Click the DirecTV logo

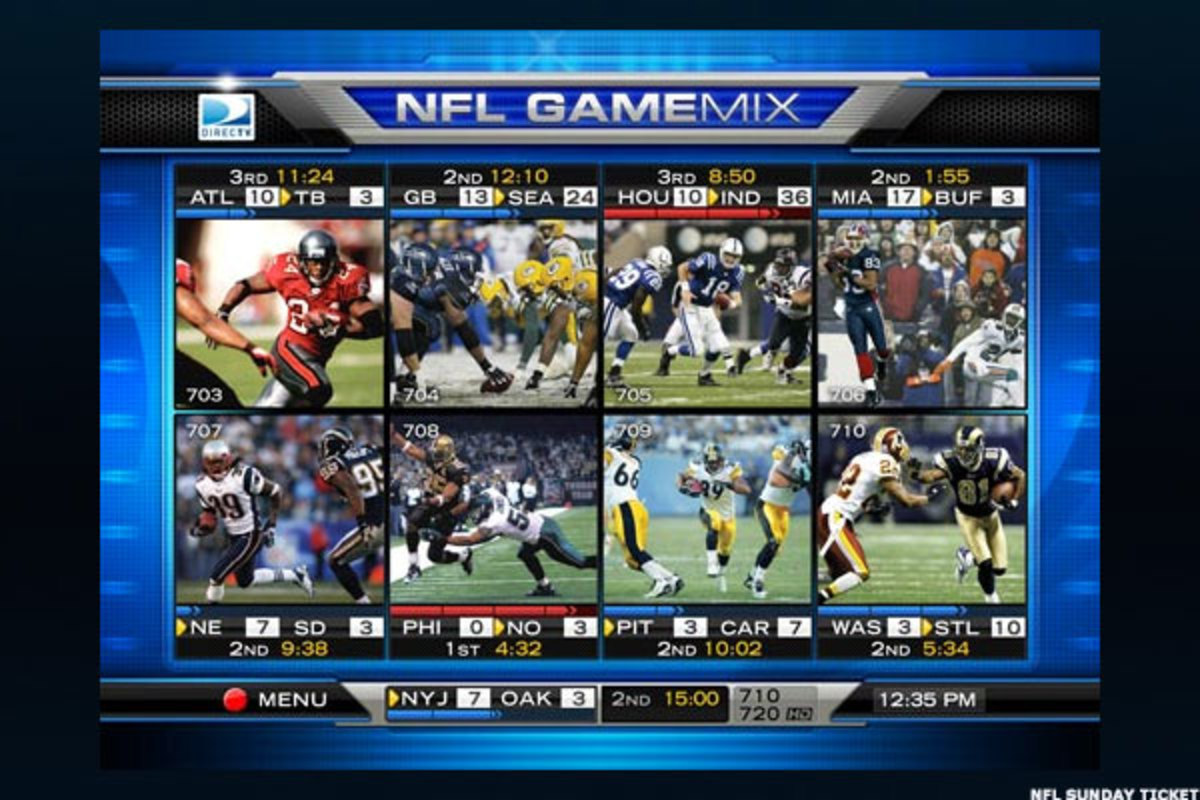point(226,117)
